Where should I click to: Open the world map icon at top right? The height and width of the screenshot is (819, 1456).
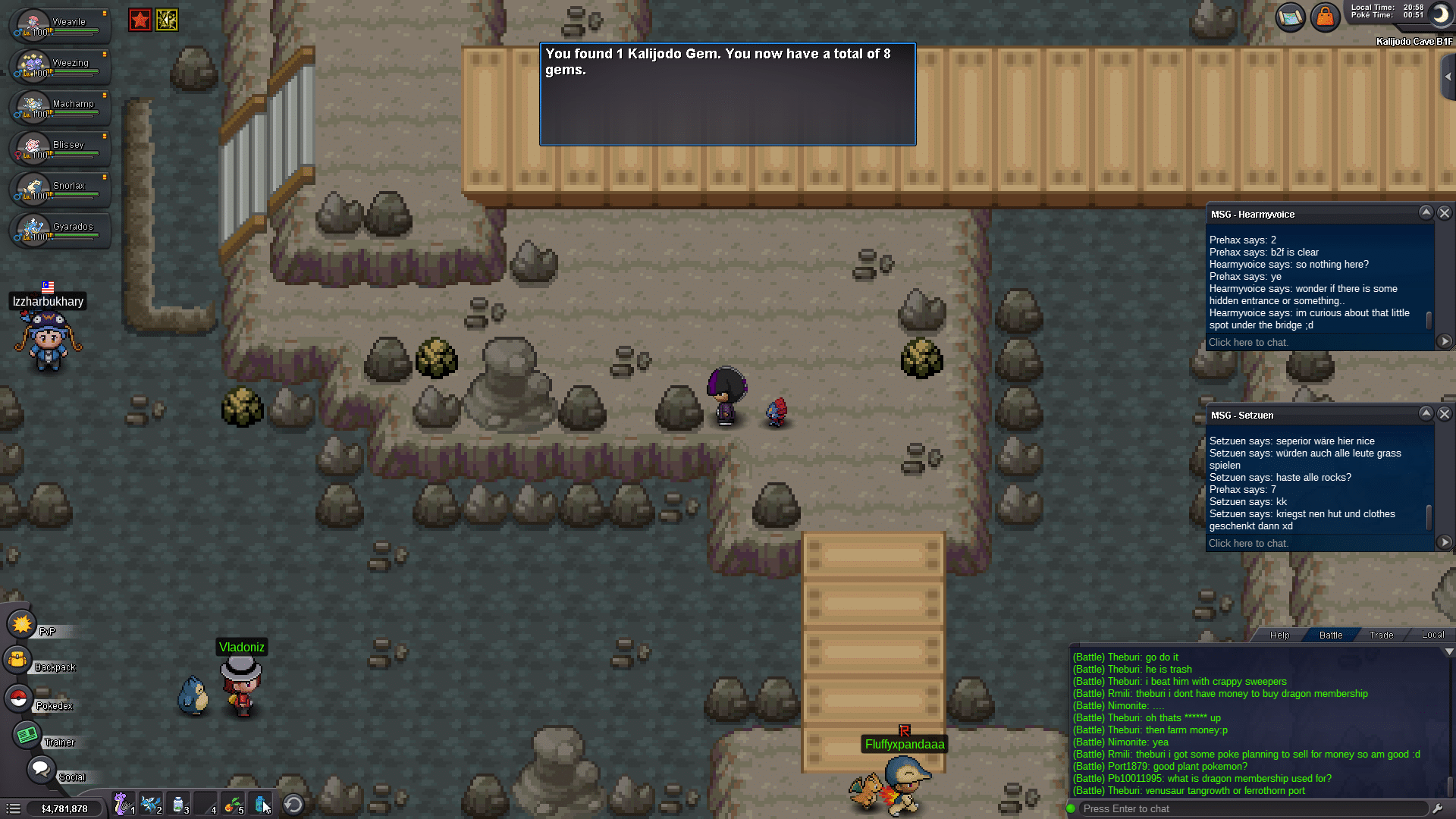1289,17
